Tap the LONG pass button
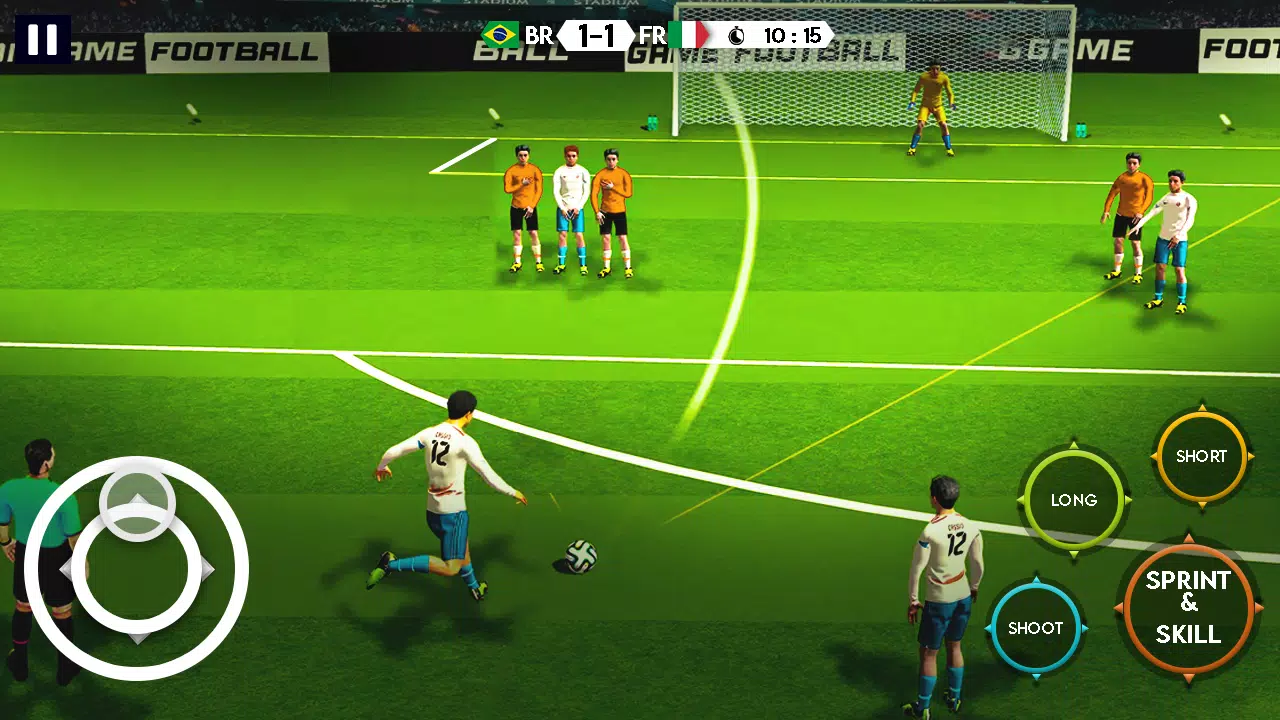The image size is (1280, 720). click(1073, 500)
